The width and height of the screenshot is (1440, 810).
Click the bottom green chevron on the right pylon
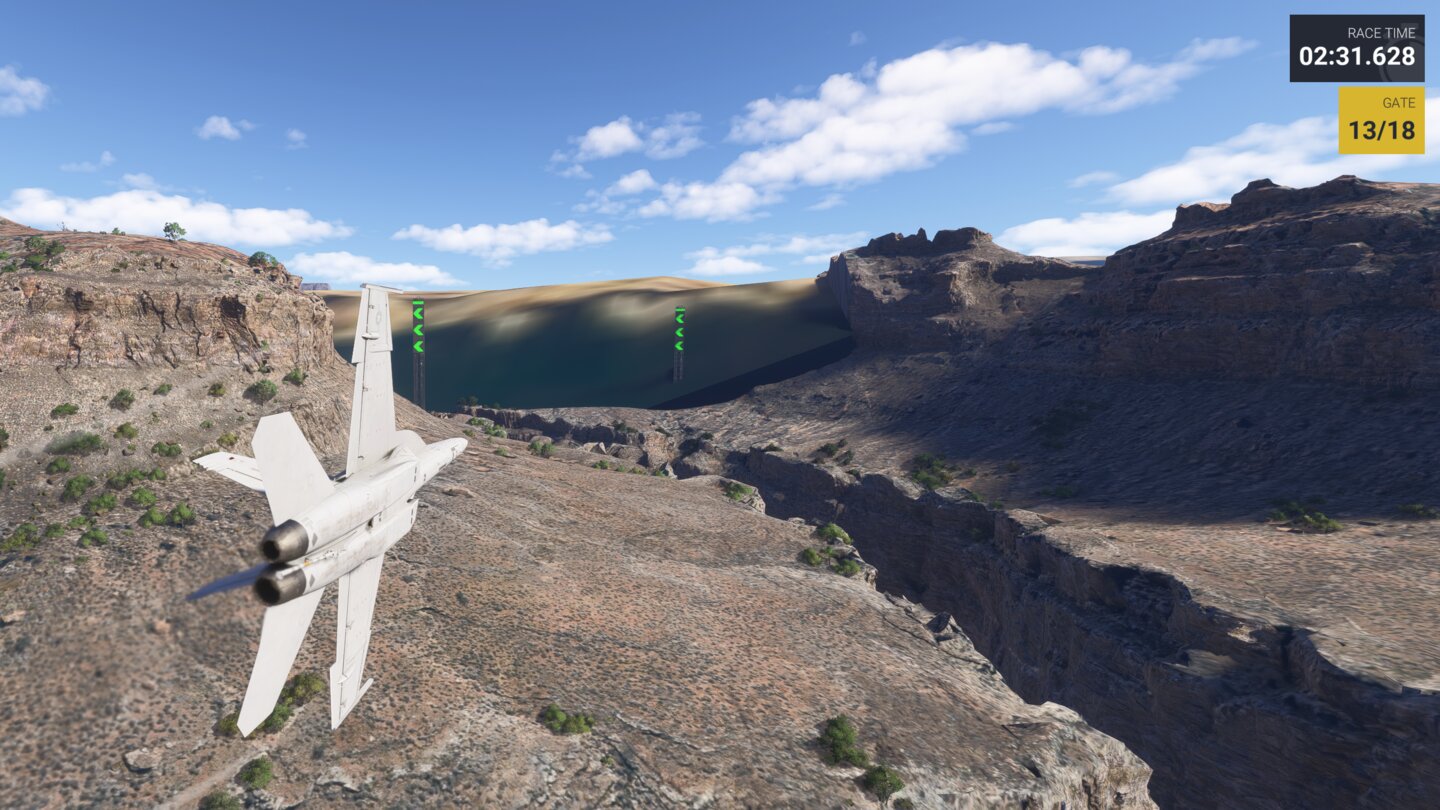(680, 346)
